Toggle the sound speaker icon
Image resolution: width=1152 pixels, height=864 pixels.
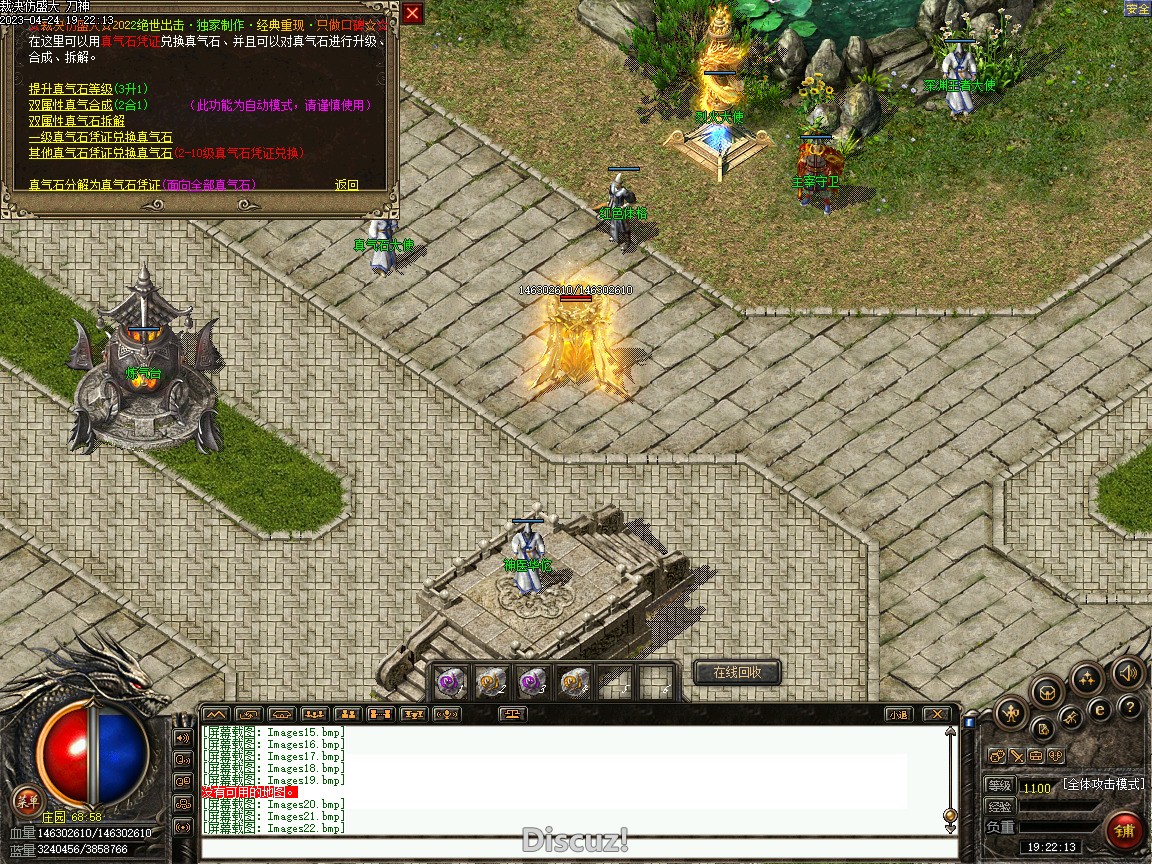coord(1128,672)
